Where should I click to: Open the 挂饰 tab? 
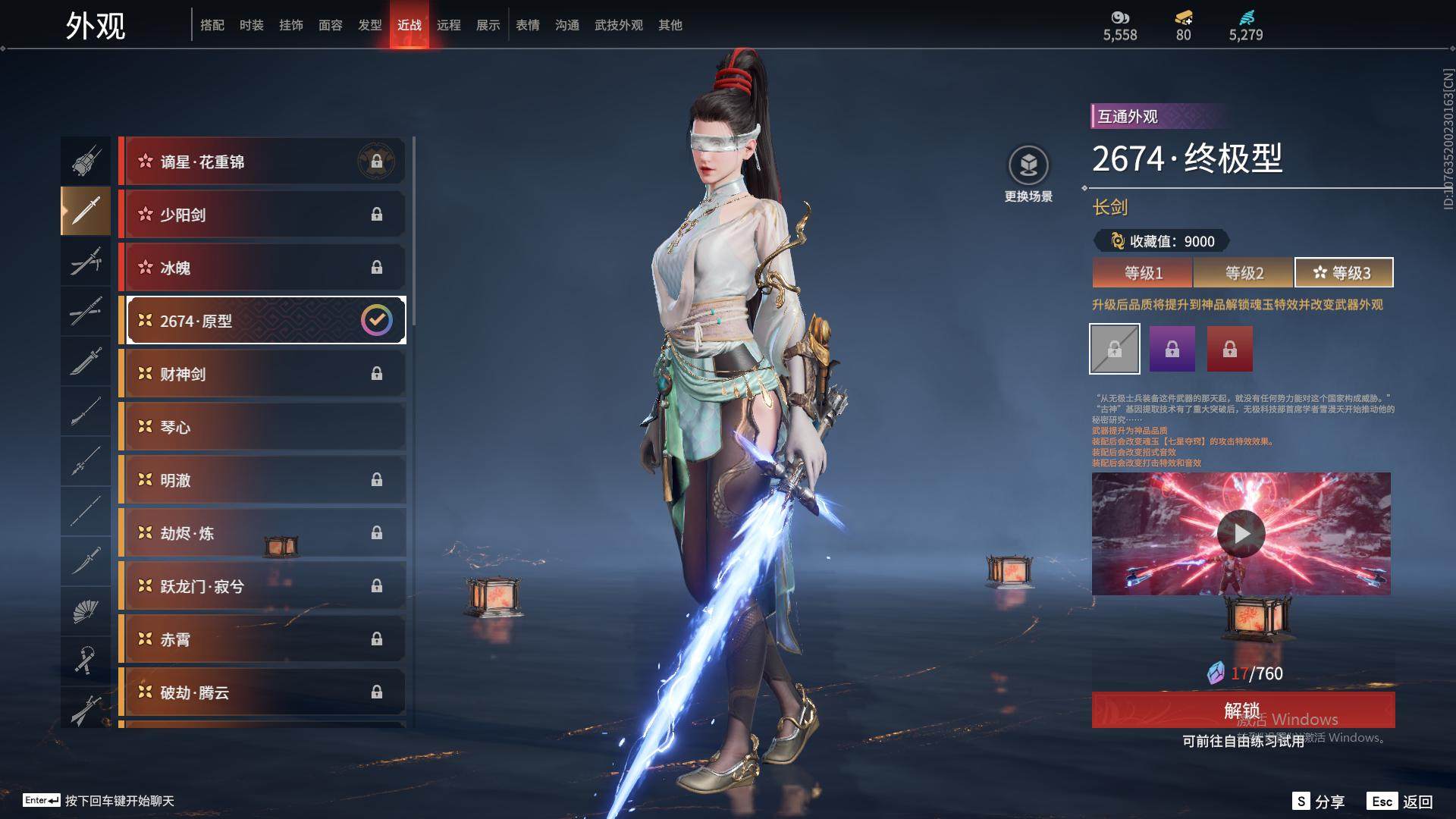pyautogui.click(x=290, y=25)
